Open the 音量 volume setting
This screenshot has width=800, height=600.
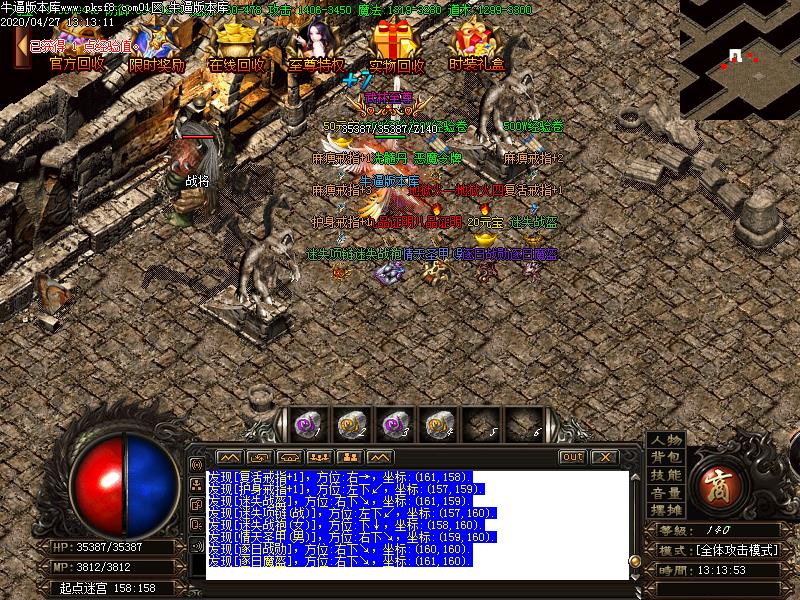tap(665, 492)
